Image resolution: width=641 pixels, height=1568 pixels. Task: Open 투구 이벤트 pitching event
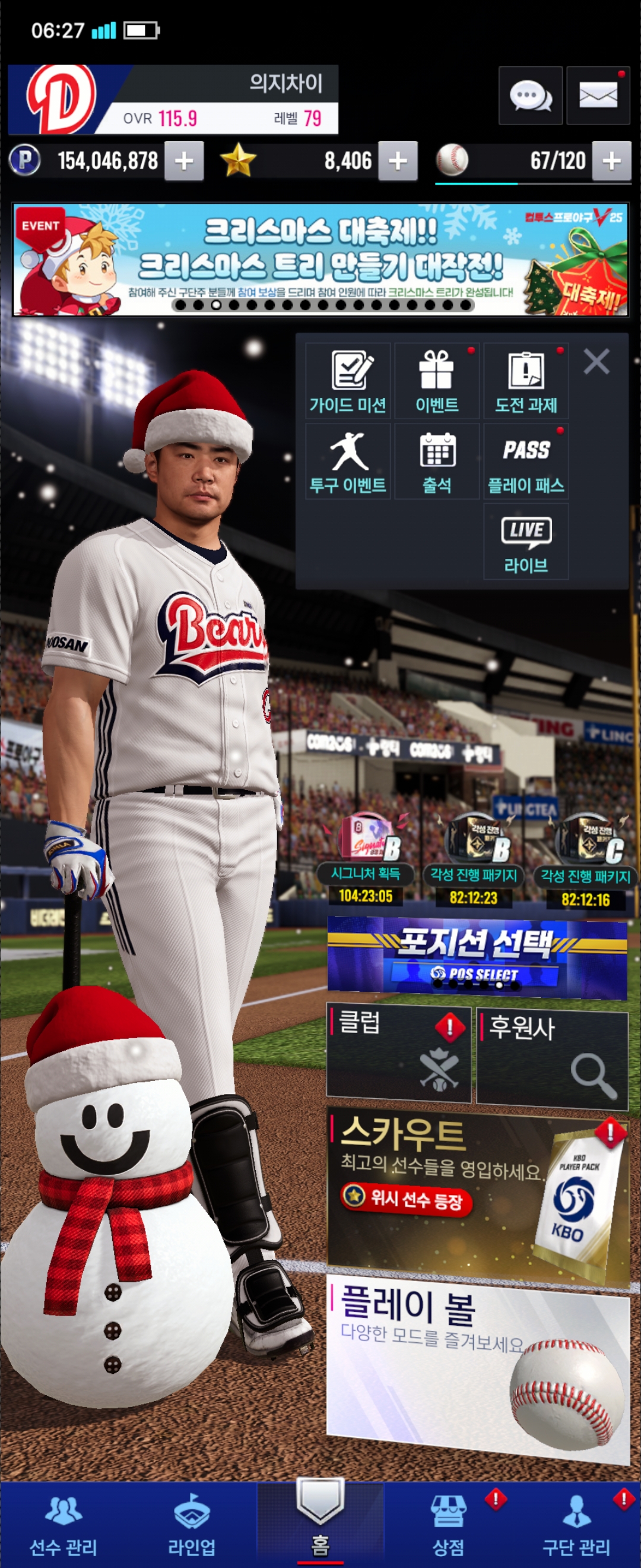click(x=348, y=461)
